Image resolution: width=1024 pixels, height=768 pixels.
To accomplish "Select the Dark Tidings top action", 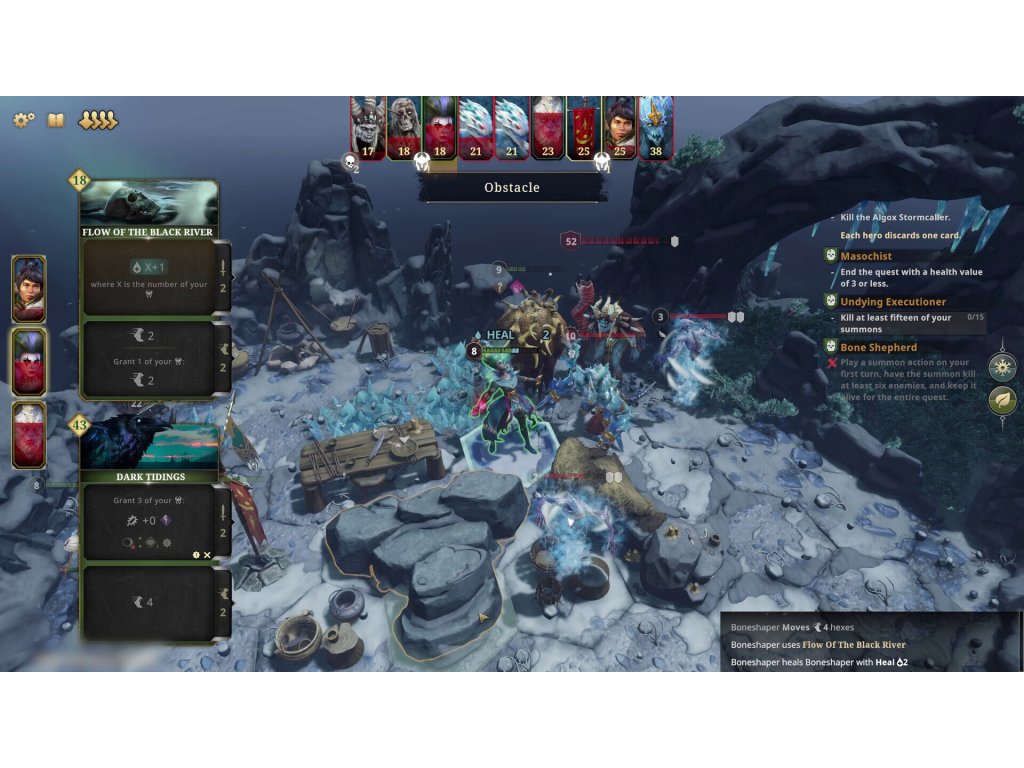I will pos(150,521).
